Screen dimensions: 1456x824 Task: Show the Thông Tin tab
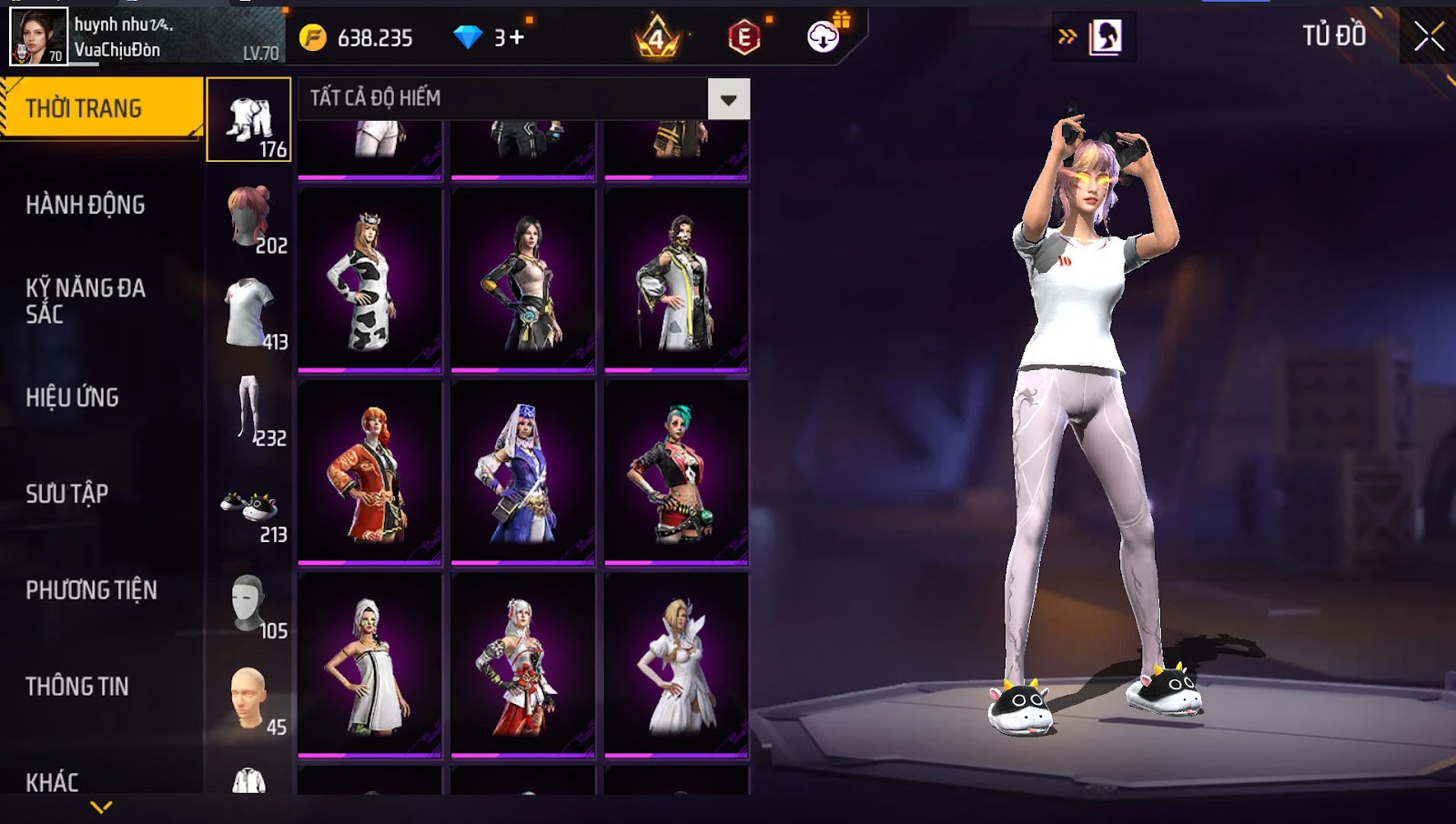[x=77, y=687]
